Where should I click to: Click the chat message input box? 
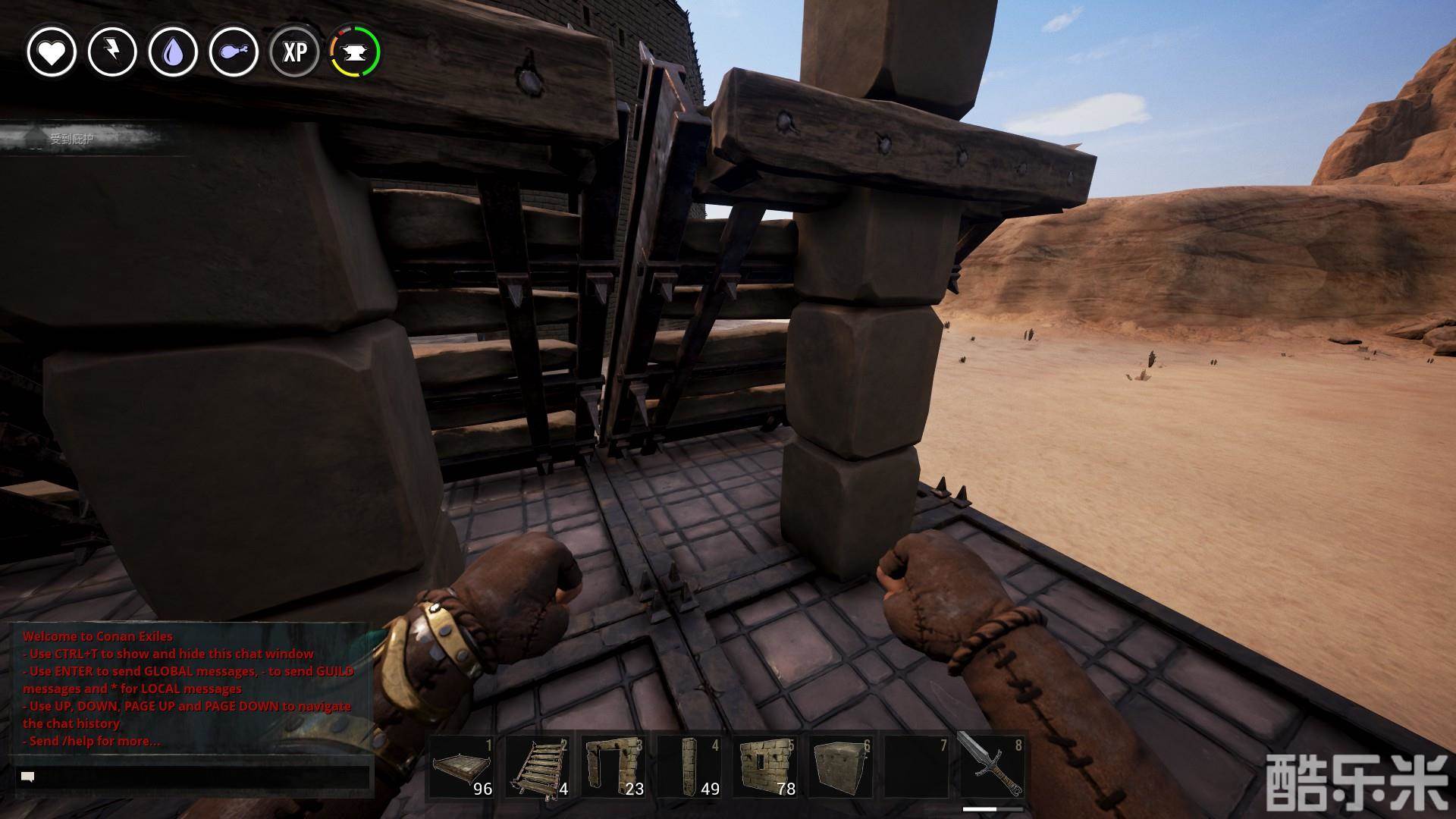pyautogui.click(x=193, y=777)
